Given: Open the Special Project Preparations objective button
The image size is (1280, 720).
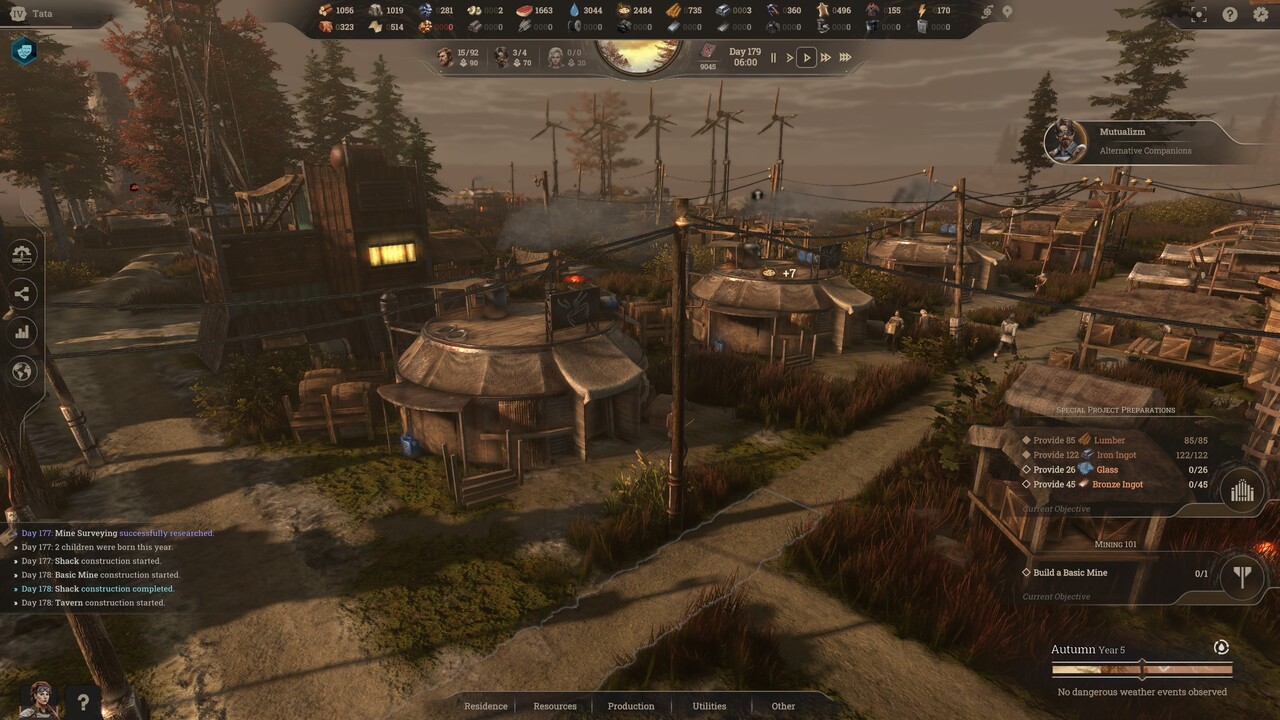Looking at the screenshot, I should 1242,490.
